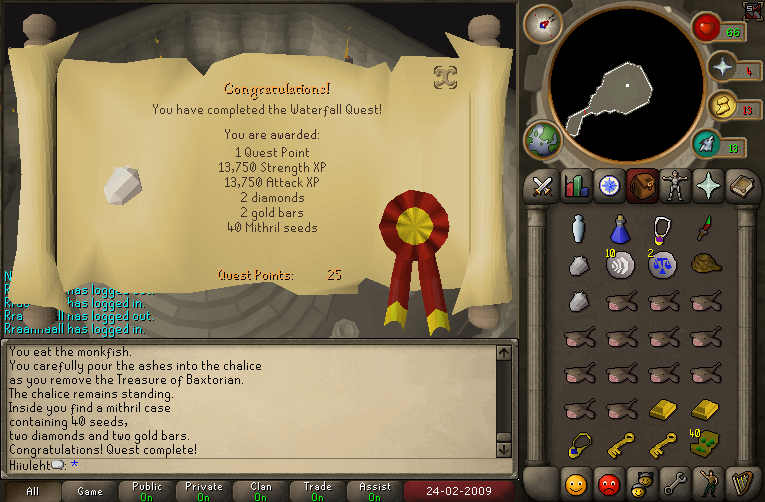Click the red 24-02-2009 button
The width and height of the screenshot is (765, 502).
(x=455, y=491)
